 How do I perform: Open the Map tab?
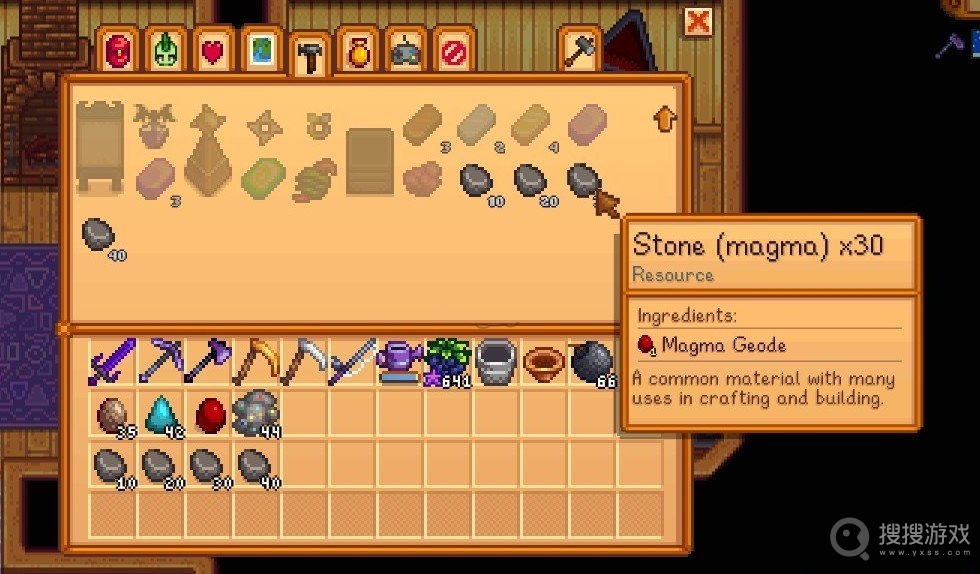click(261, 50)
